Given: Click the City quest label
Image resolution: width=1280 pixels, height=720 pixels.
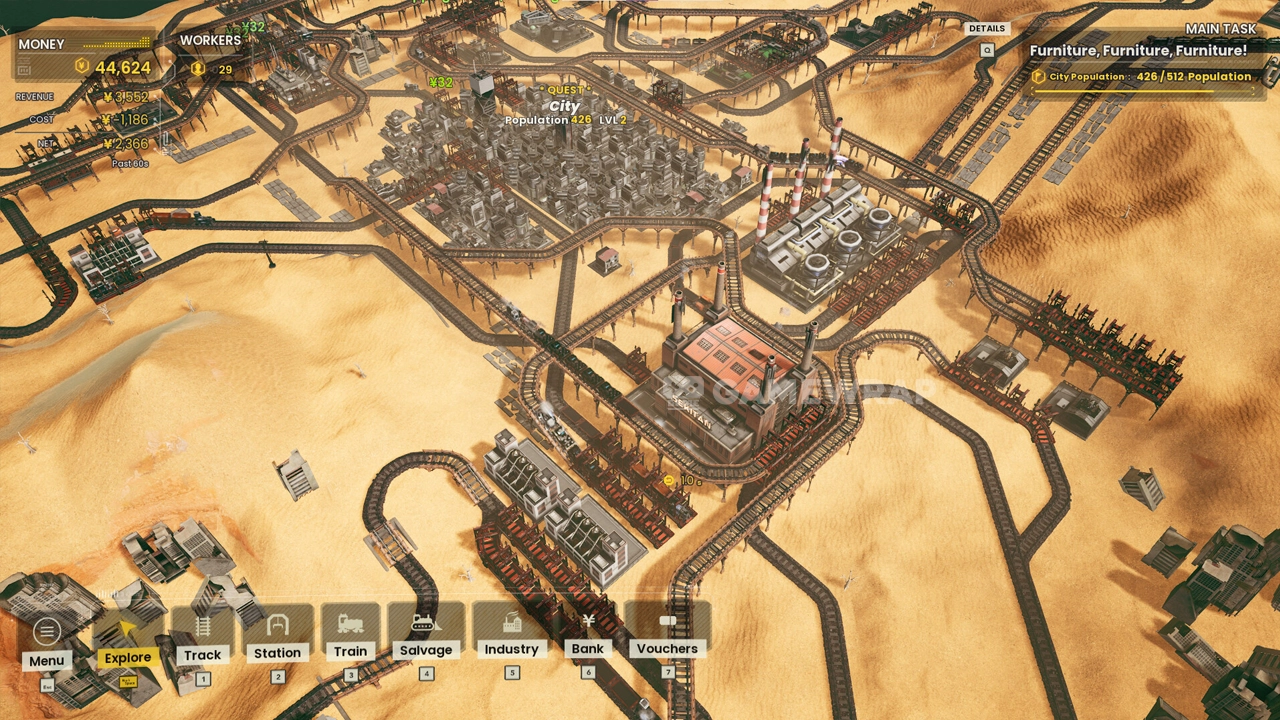Looking at the screenshot, I should (565, 106).
